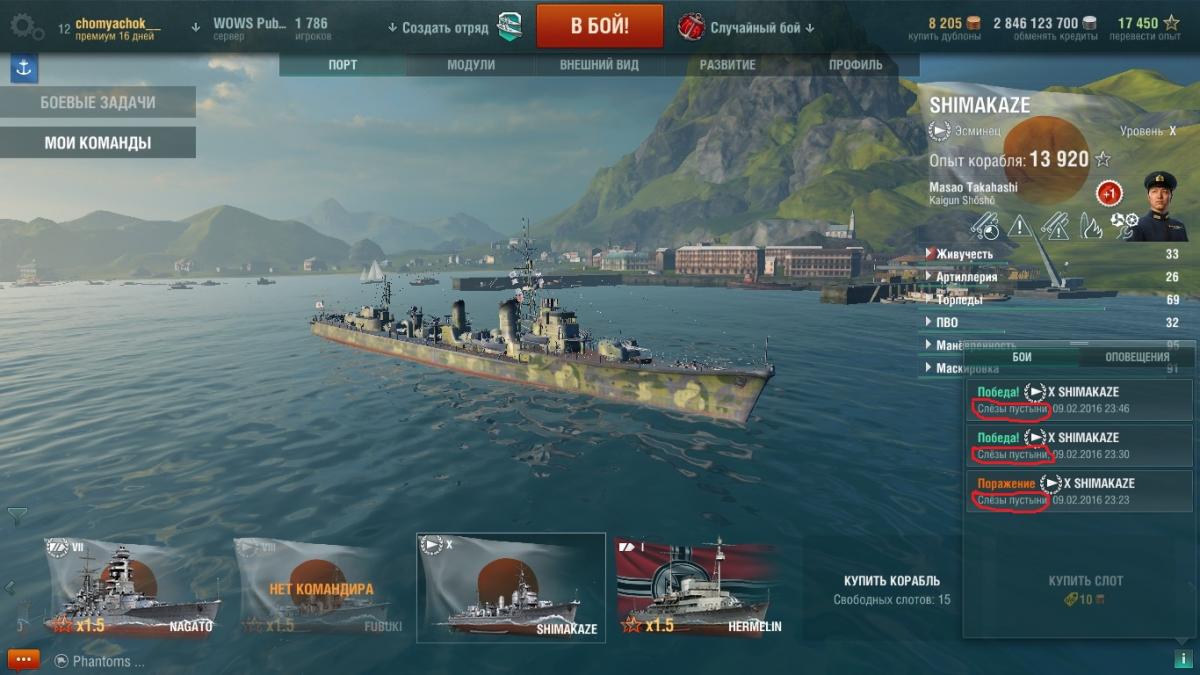1200x675 pixels.
Task: Show the ПРОФИЛЬ tab
Action: 855,65
